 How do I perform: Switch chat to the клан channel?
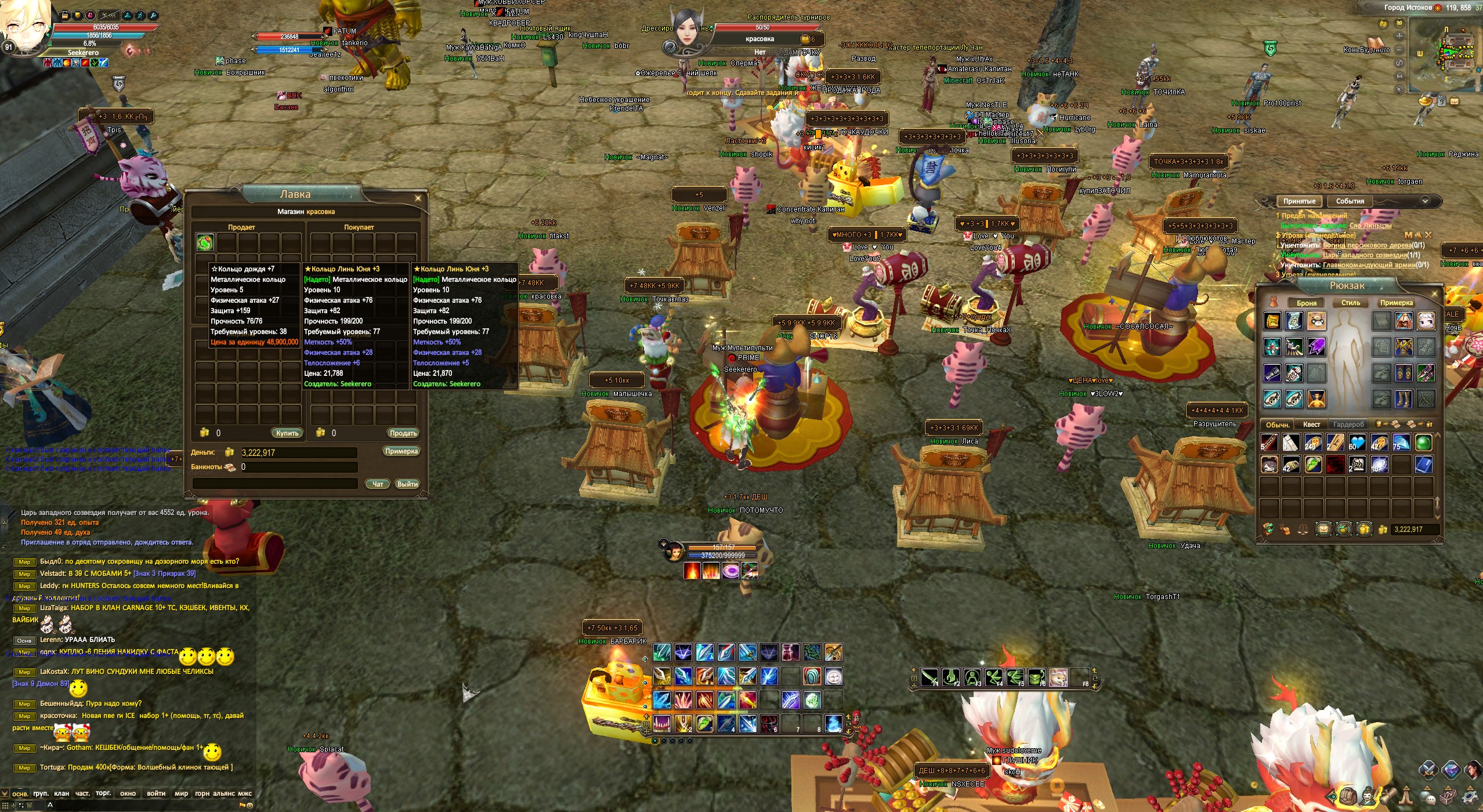click(62, 793)
